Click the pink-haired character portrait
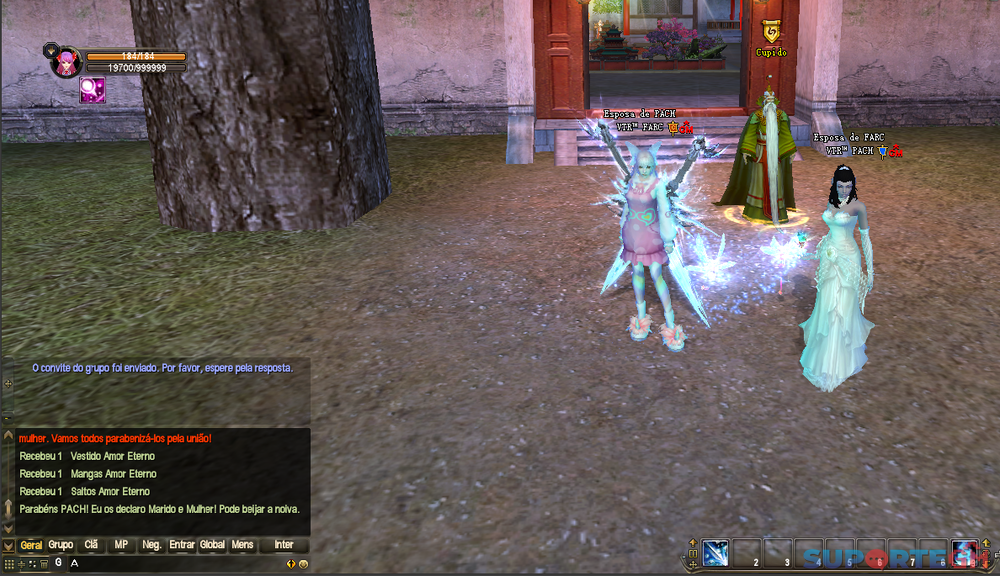This screenshot has width=1000, height=576. click(x=66, y=62)
